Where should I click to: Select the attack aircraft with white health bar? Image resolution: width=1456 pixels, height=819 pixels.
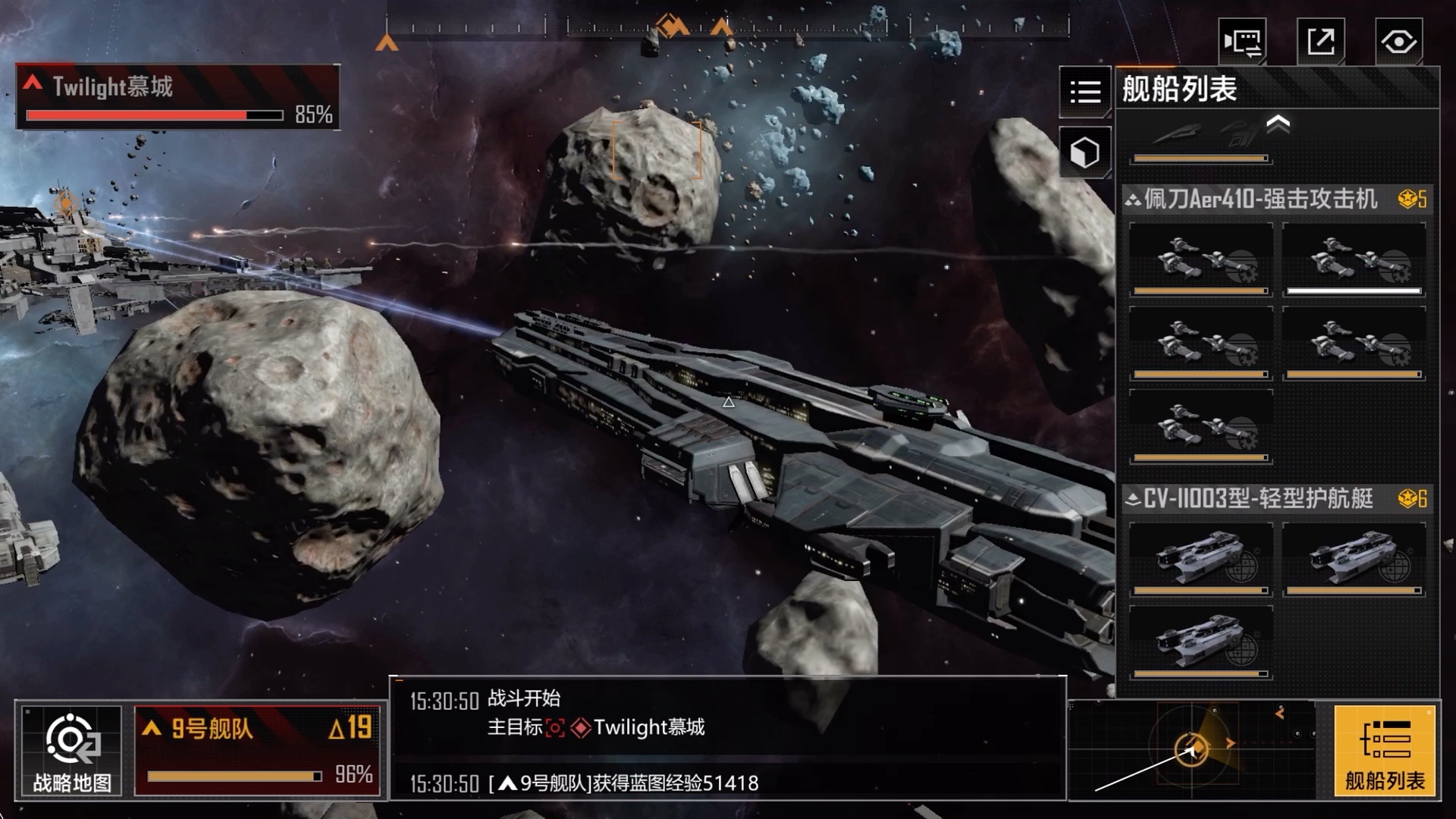1354,259
